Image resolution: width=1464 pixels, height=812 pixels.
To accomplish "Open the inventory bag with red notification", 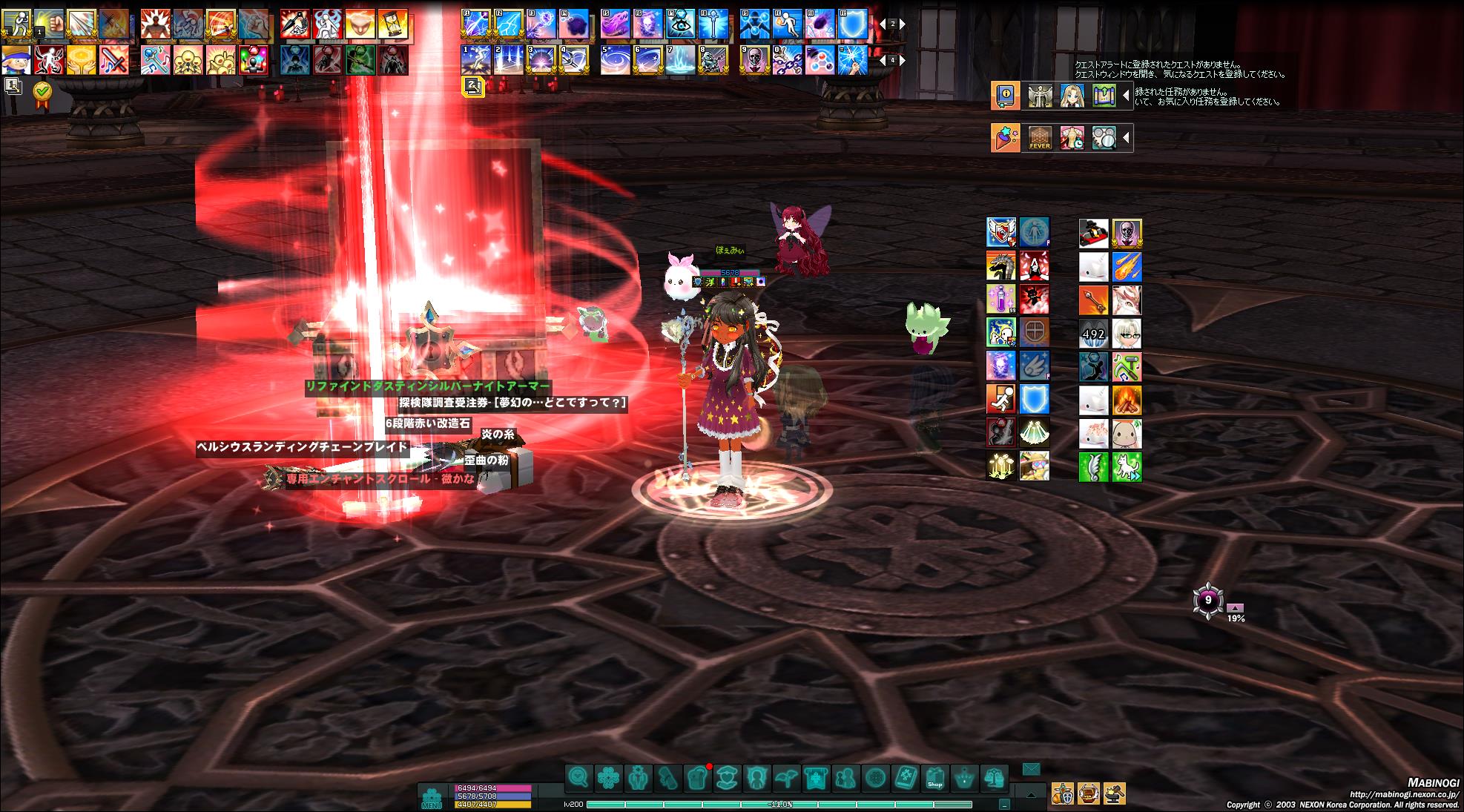I will (x=698, y=778).
